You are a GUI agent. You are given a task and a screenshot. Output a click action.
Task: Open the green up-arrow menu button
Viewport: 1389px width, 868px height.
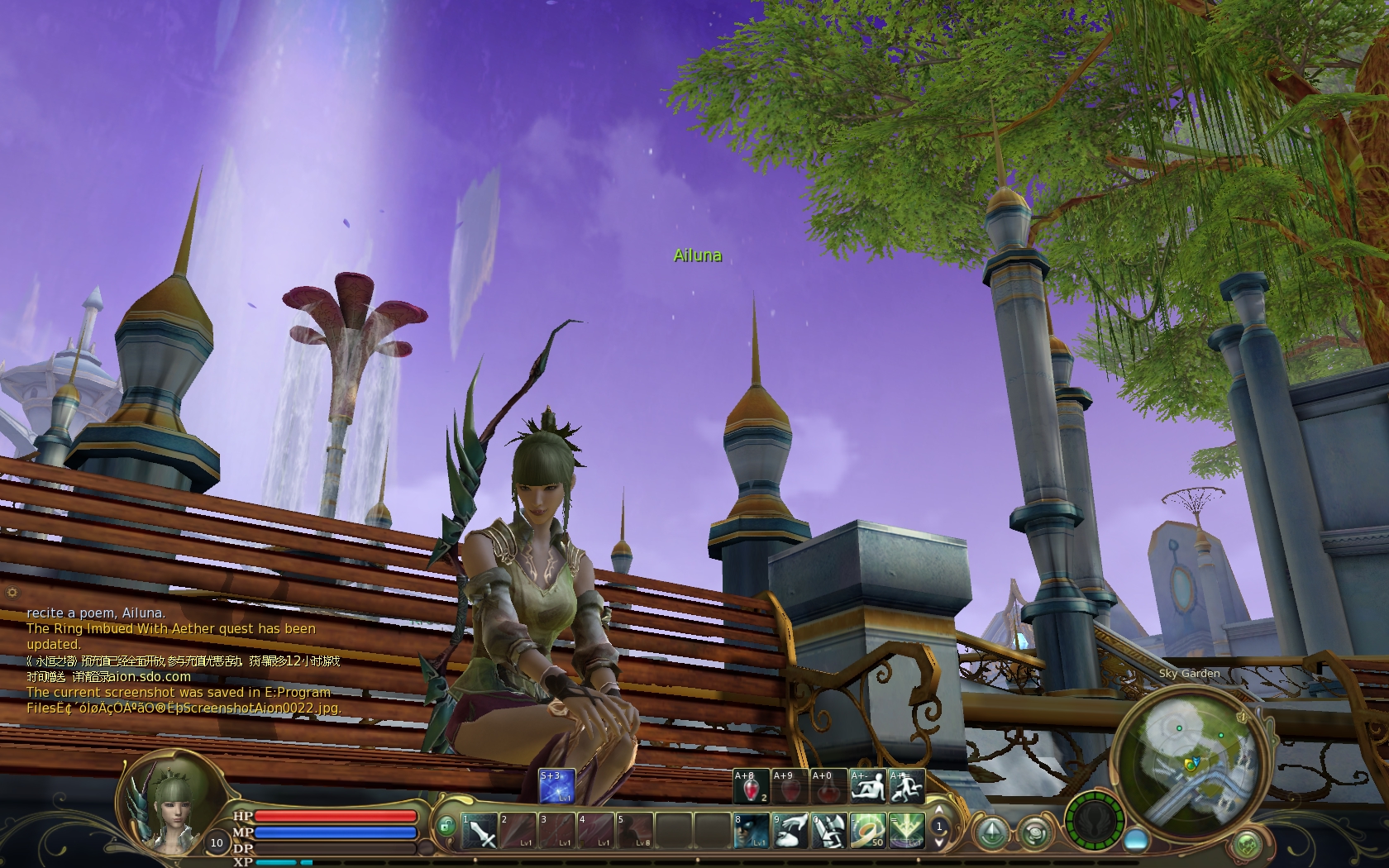pyautogui.click(x=993, y=831)
